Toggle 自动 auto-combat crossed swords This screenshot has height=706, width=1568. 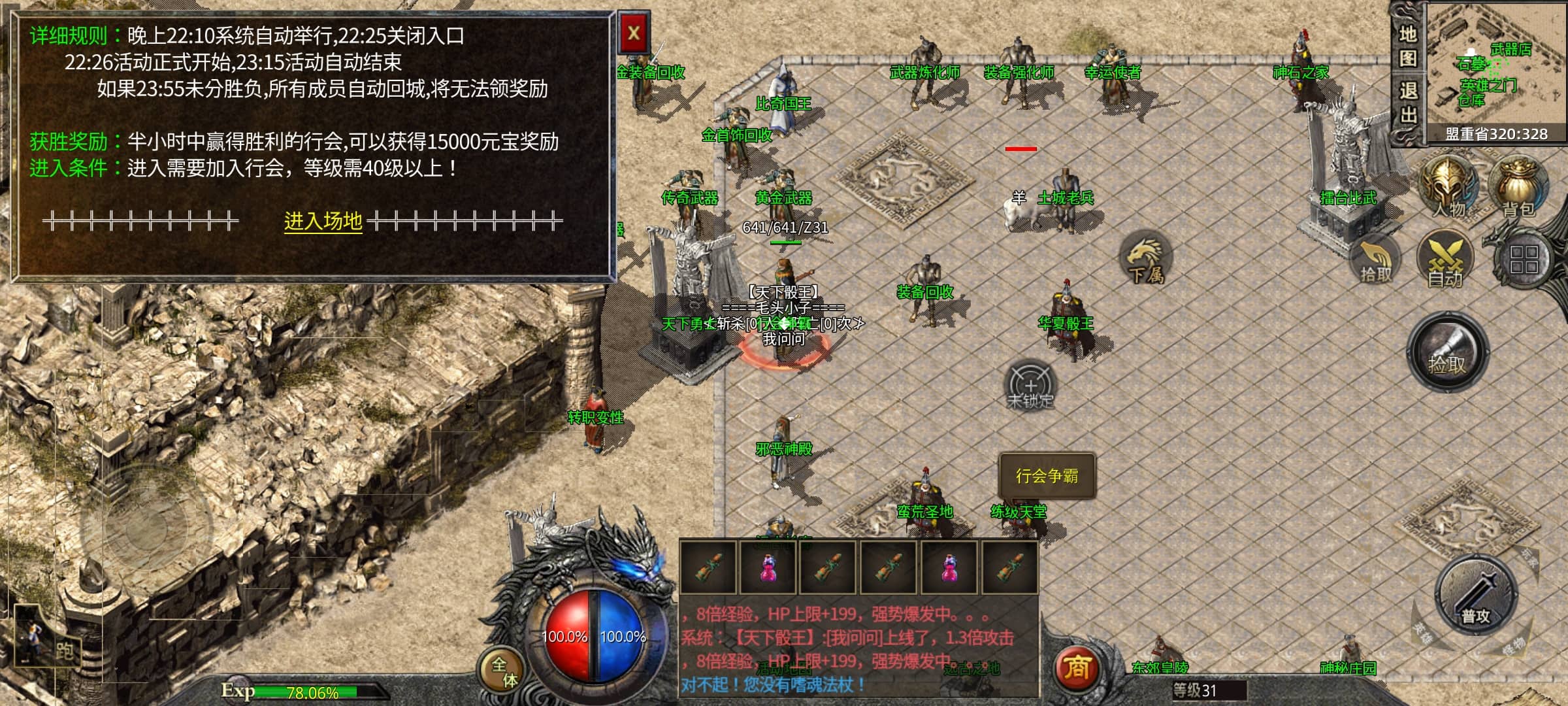coord(1445,261)
